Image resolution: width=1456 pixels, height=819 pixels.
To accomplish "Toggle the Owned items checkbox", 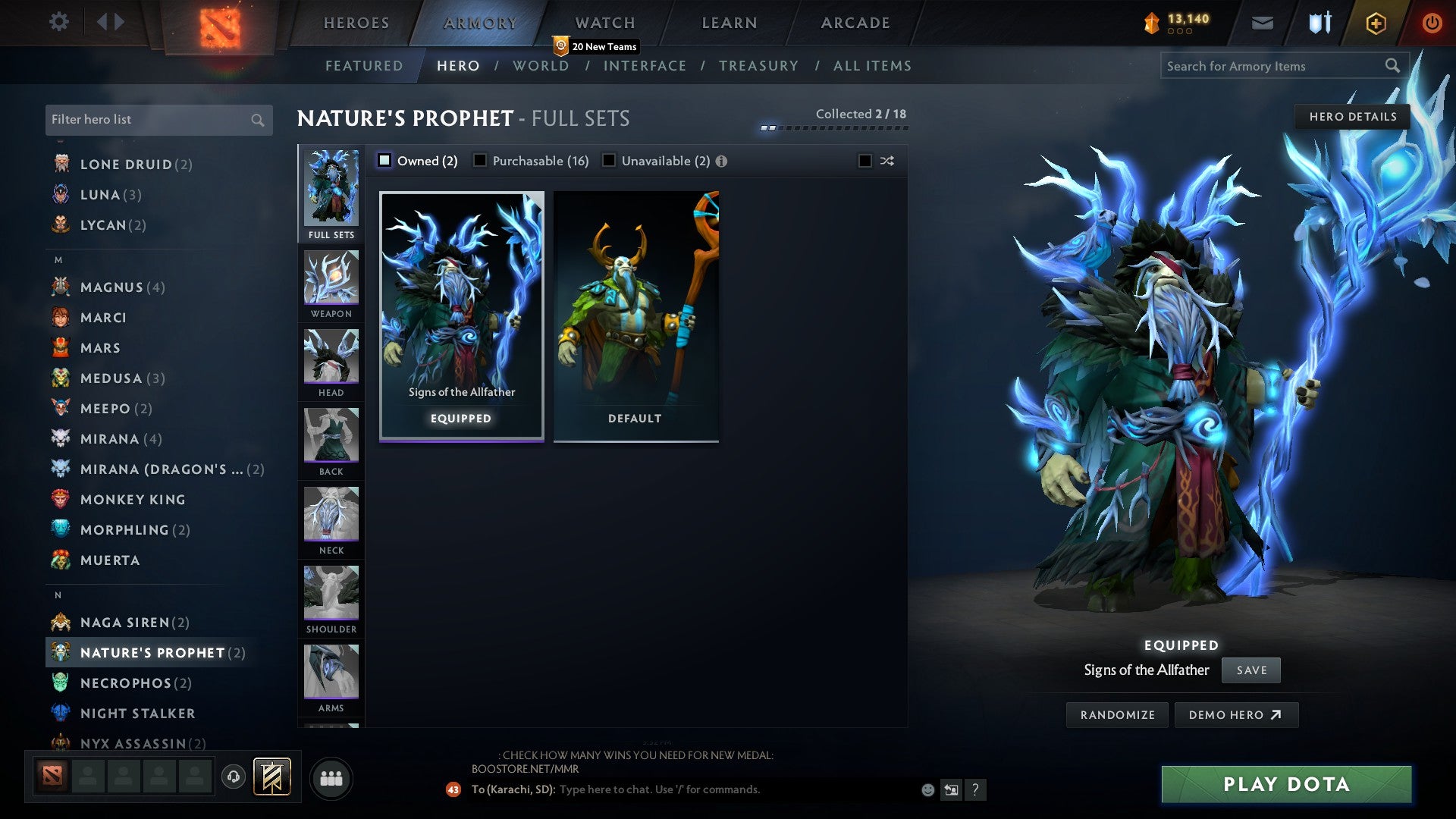I will click(x=385, y=160).
